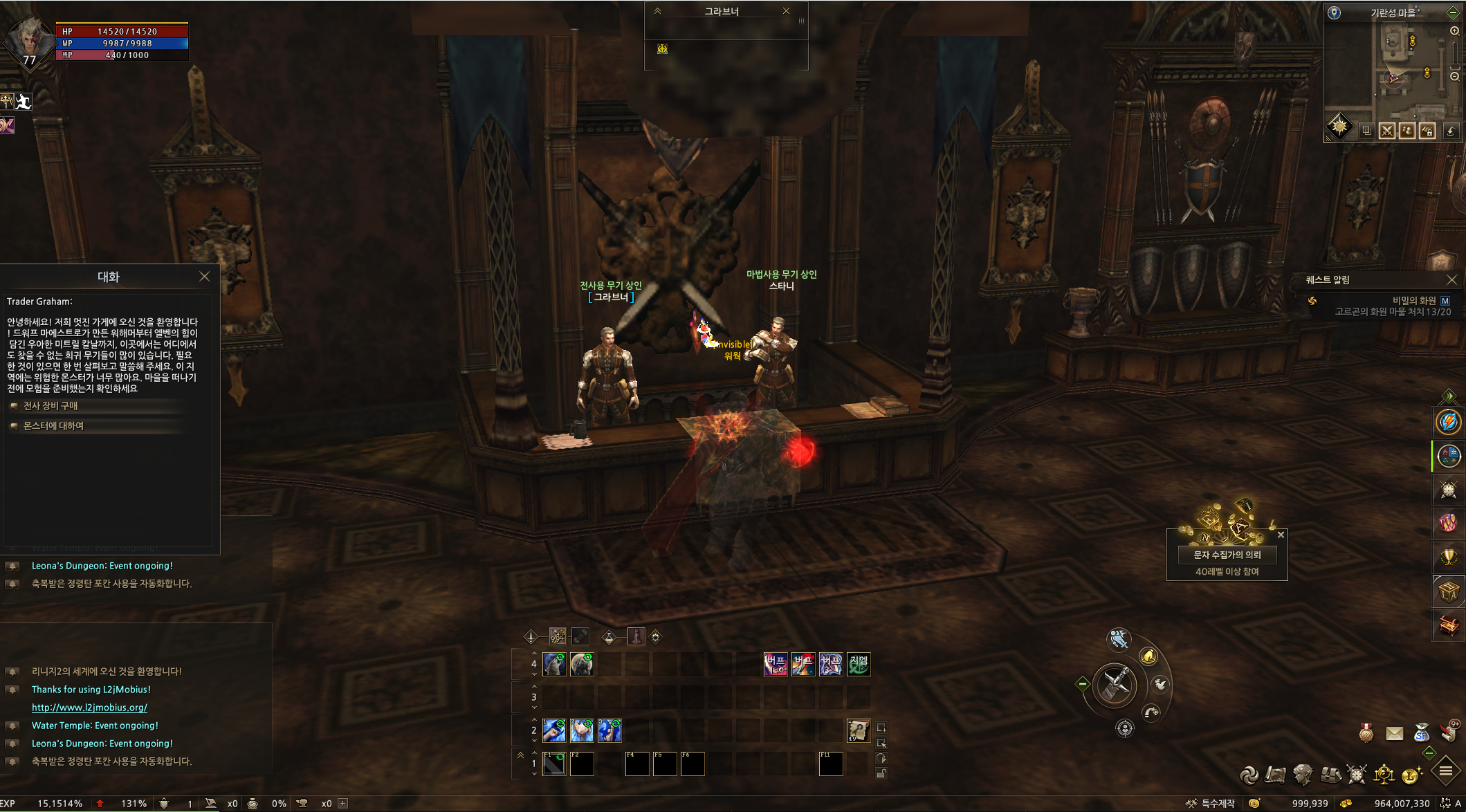
Task: Activate the 지엠 macro slot
Action: pos(859,664)
